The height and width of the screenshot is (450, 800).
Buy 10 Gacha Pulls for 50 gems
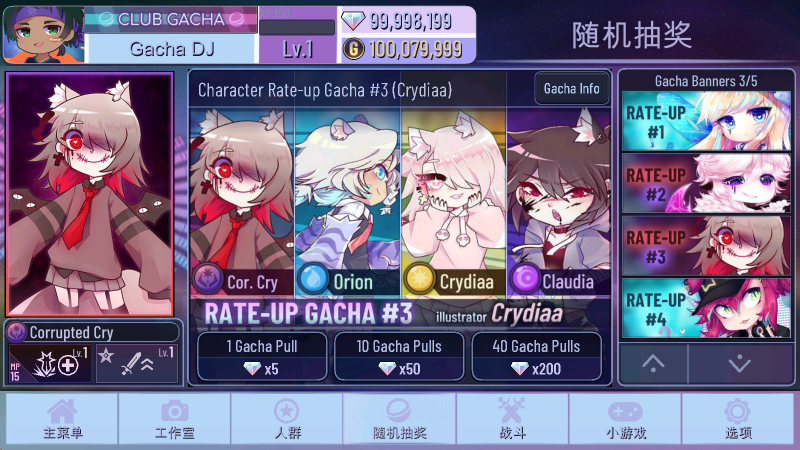pos(398,357)
